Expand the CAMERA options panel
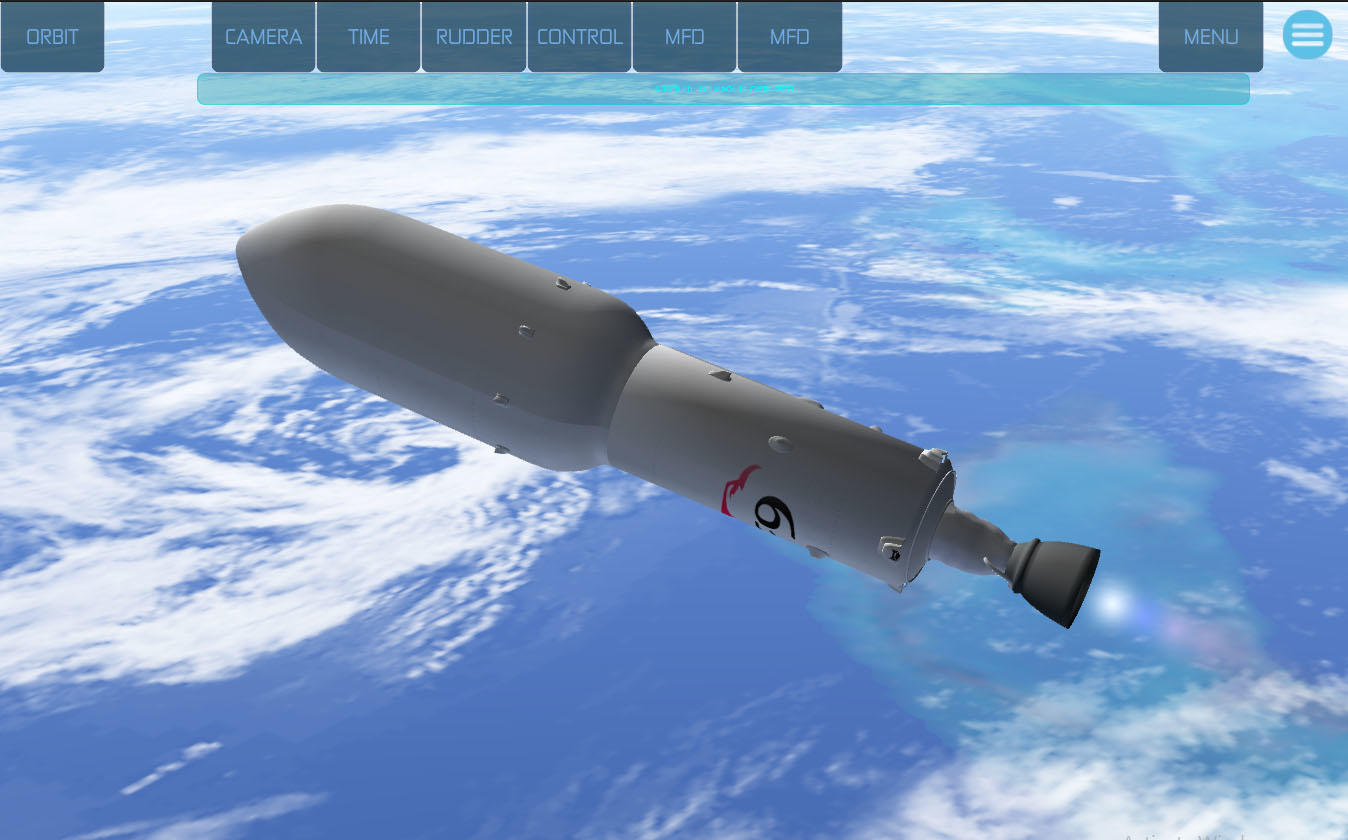 pos(263,36)
